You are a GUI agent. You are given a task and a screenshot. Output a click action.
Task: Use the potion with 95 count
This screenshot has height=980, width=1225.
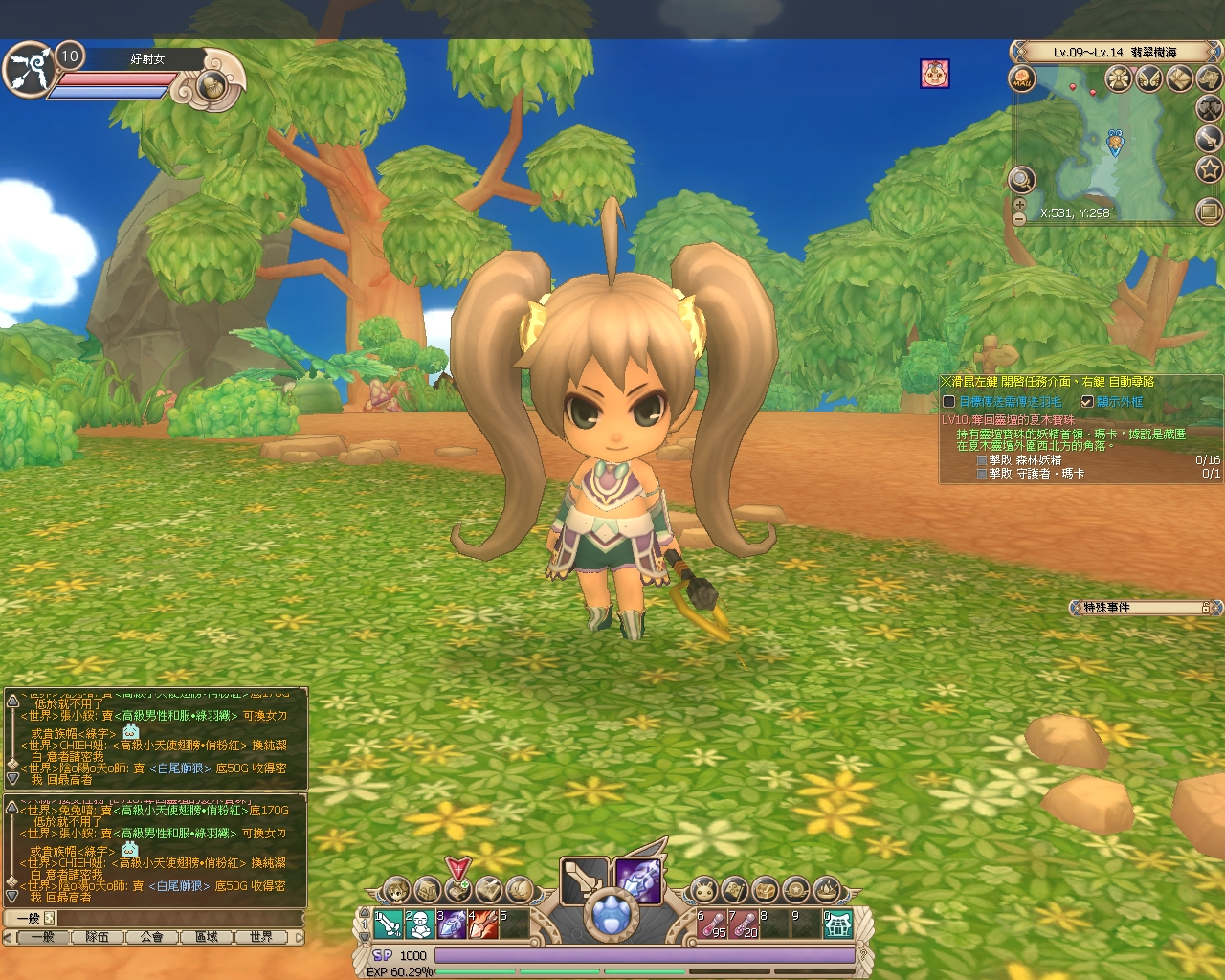[713, 924]
